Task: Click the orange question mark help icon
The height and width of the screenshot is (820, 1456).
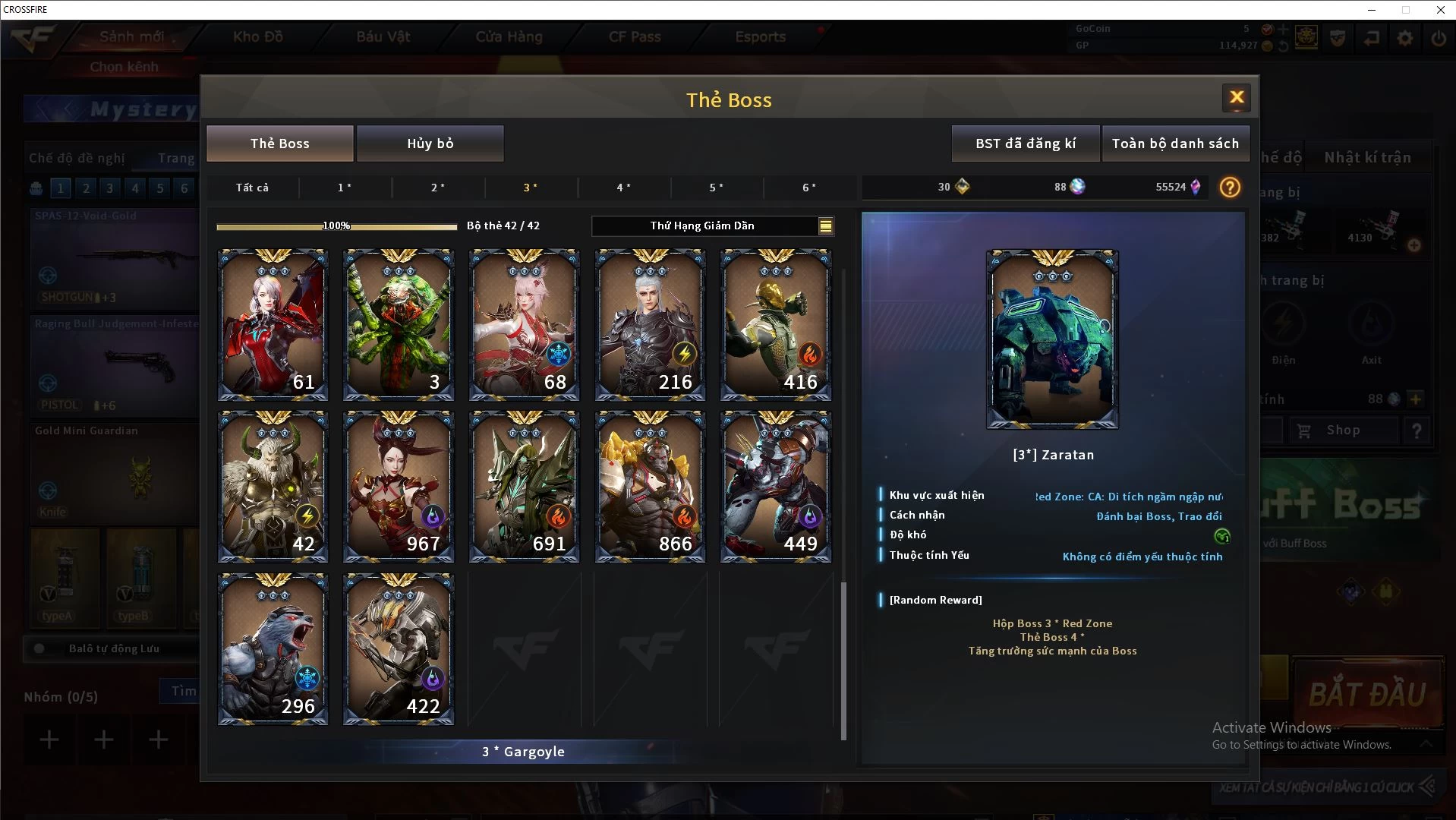Action: (1230, 188)
